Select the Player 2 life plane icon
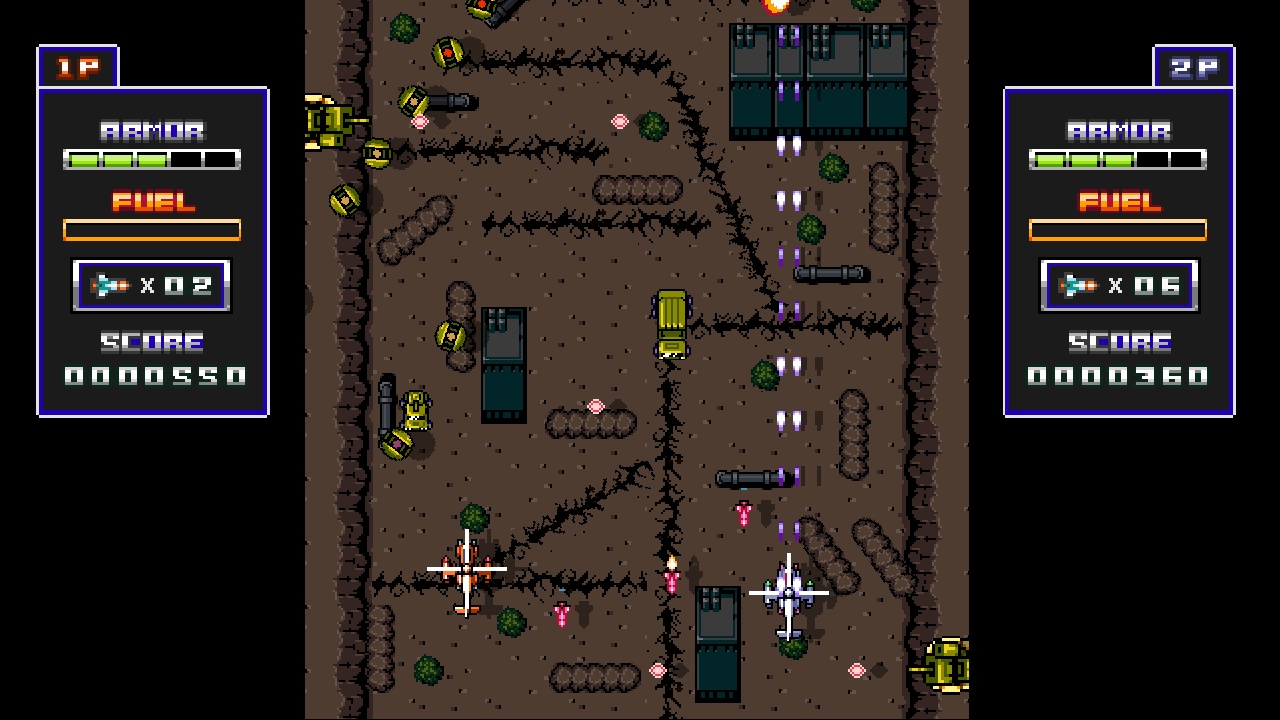 coord(1079,284)
